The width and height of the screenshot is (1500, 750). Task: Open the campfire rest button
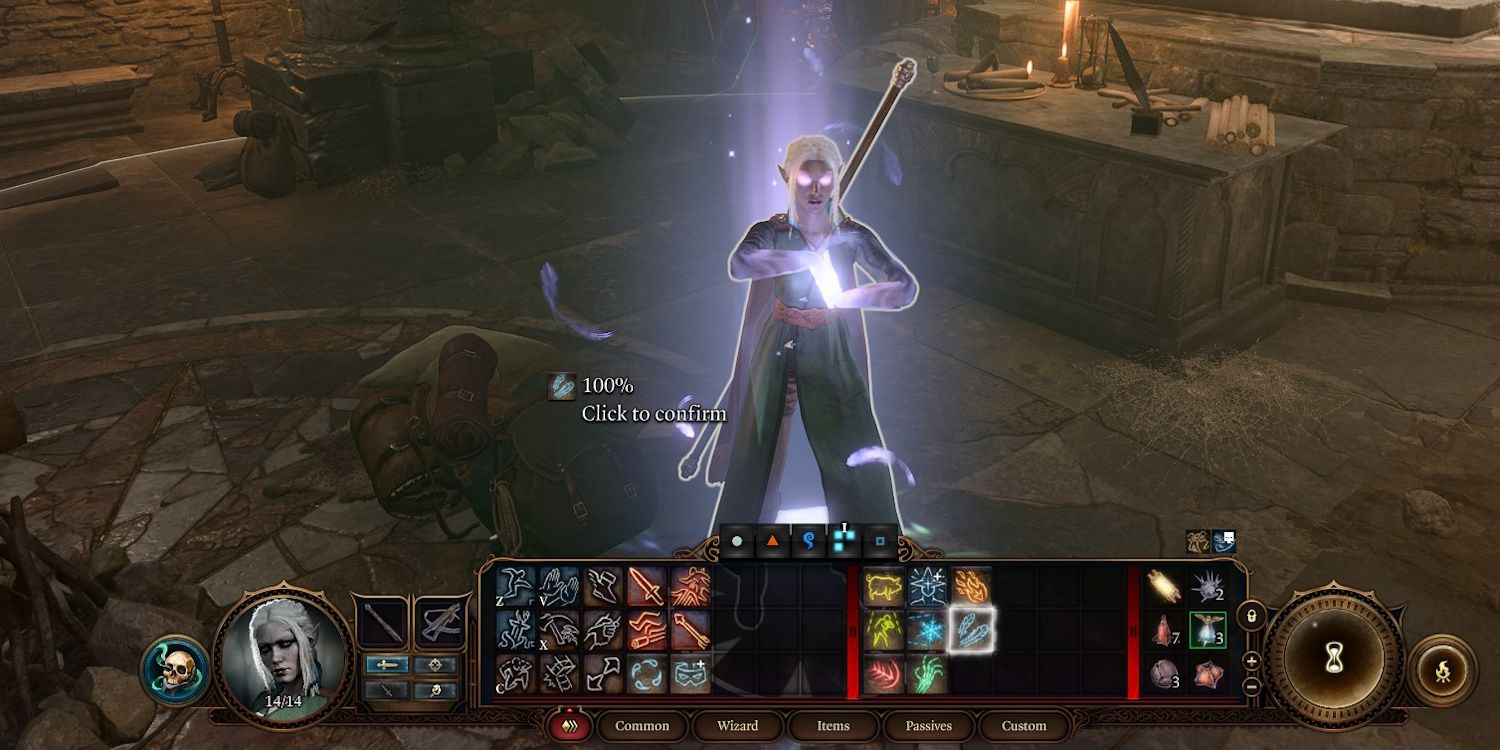coord(1442,670)
